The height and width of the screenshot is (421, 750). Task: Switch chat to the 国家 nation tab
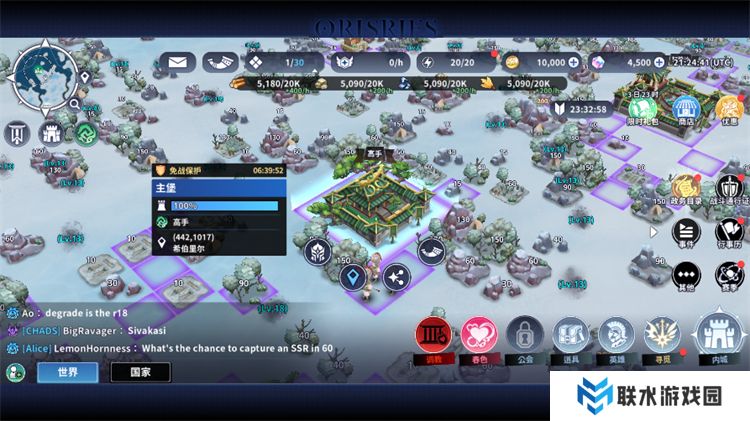point(140,373)
